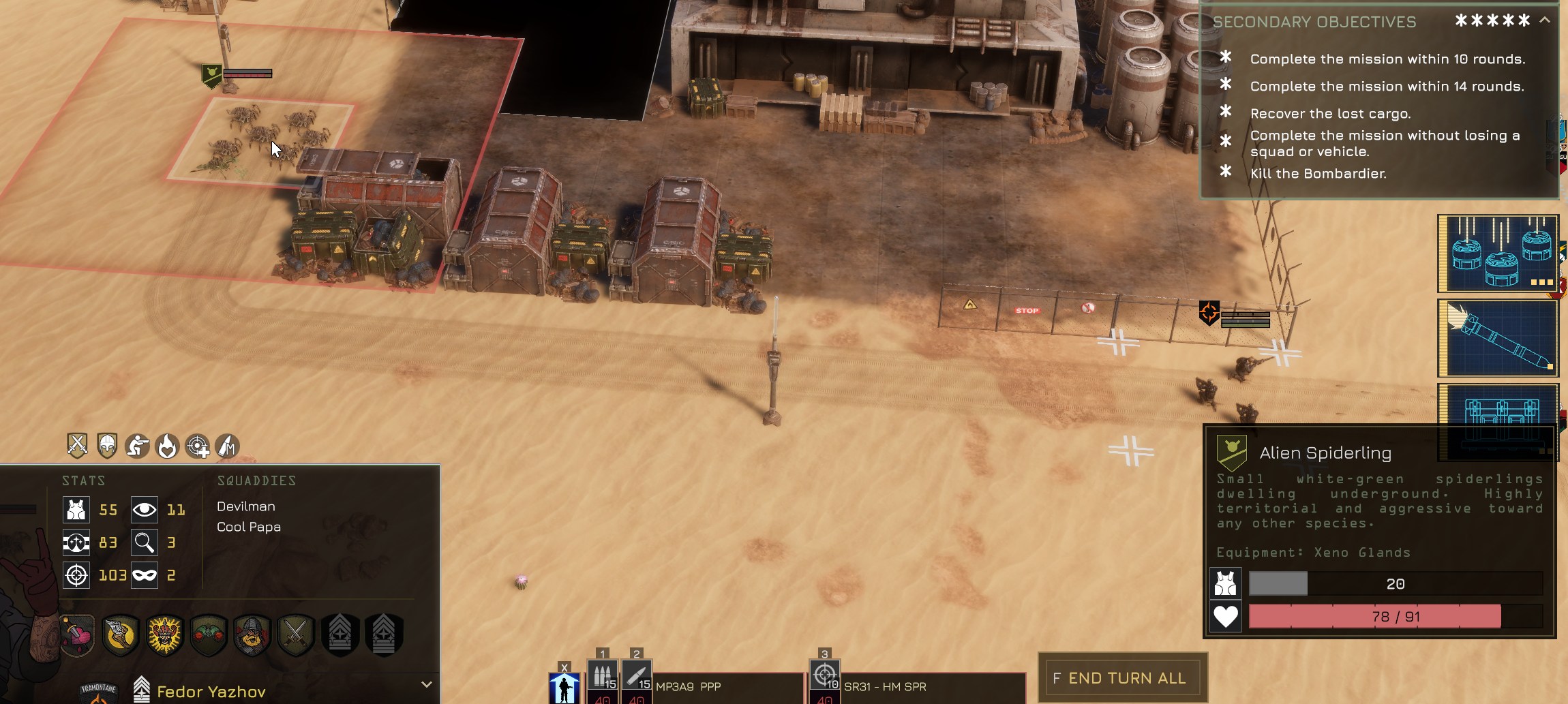This screenshot has width=1568, height=704.
Task: Use the missile strike support card
Action: [1498, 338]
